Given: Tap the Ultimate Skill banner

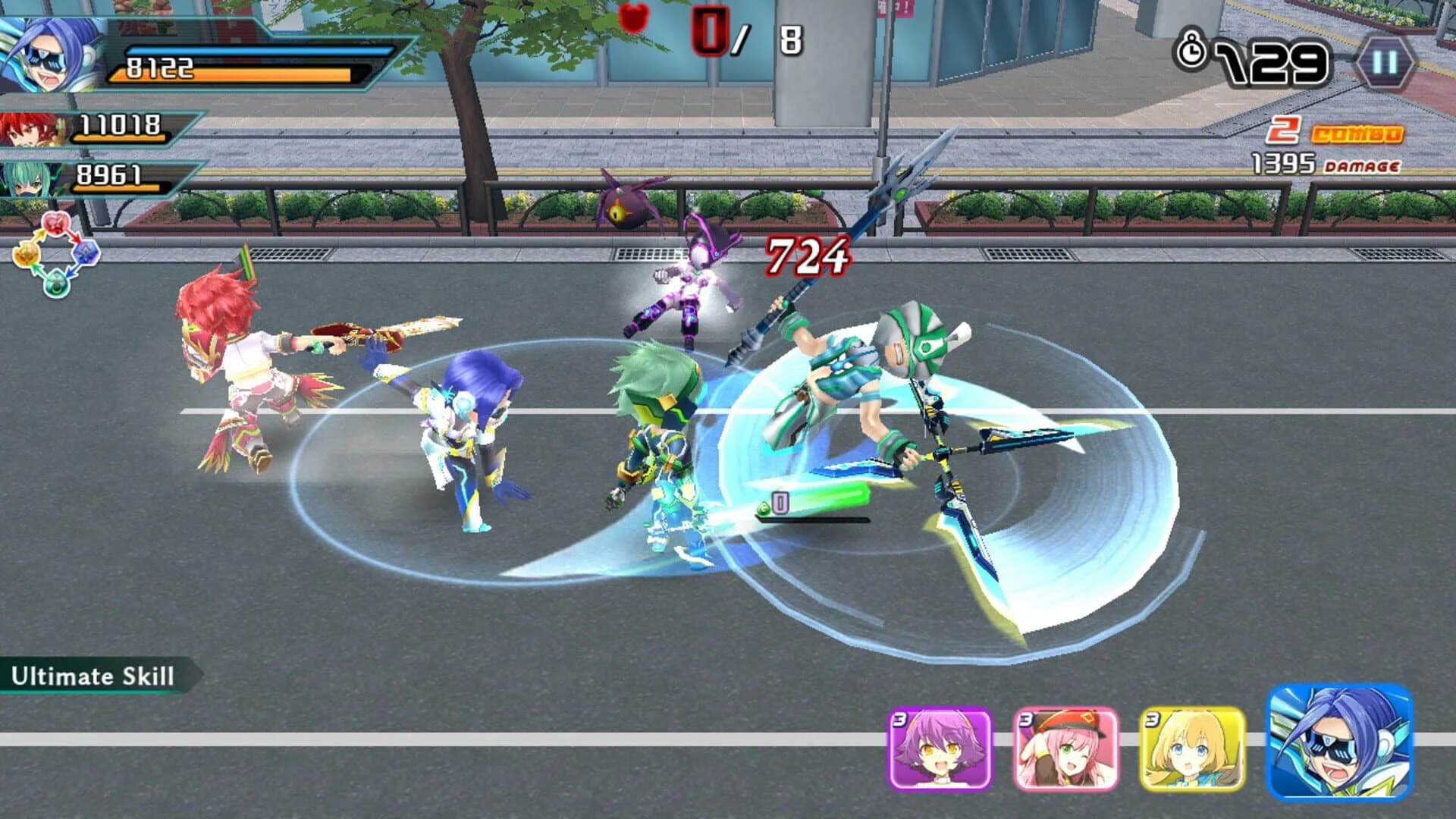Looking at the screenshot, I should [x=91, y=673].
